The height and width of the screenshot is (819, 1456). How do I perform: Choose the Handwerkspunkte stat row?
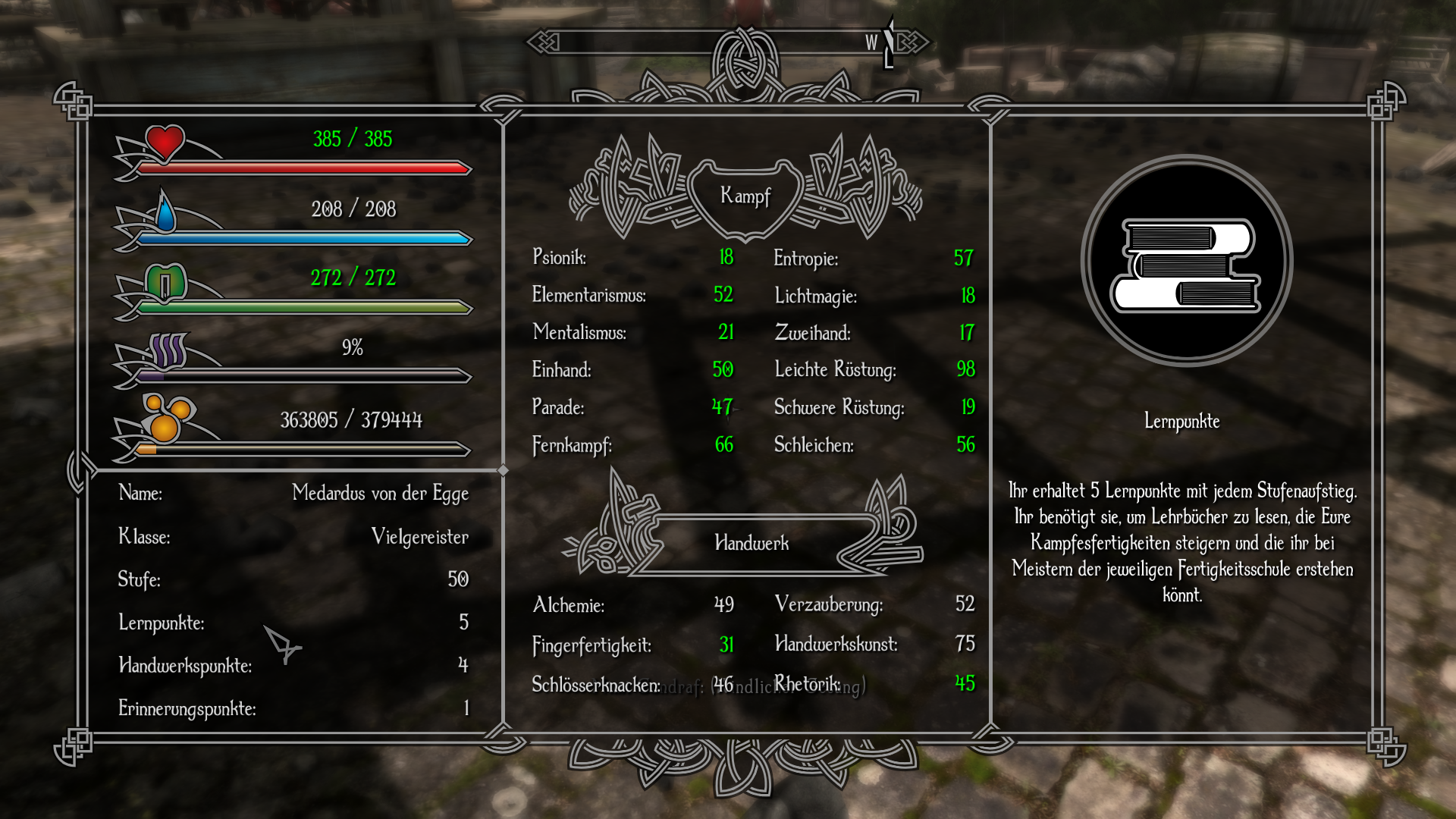pos(293,666)
